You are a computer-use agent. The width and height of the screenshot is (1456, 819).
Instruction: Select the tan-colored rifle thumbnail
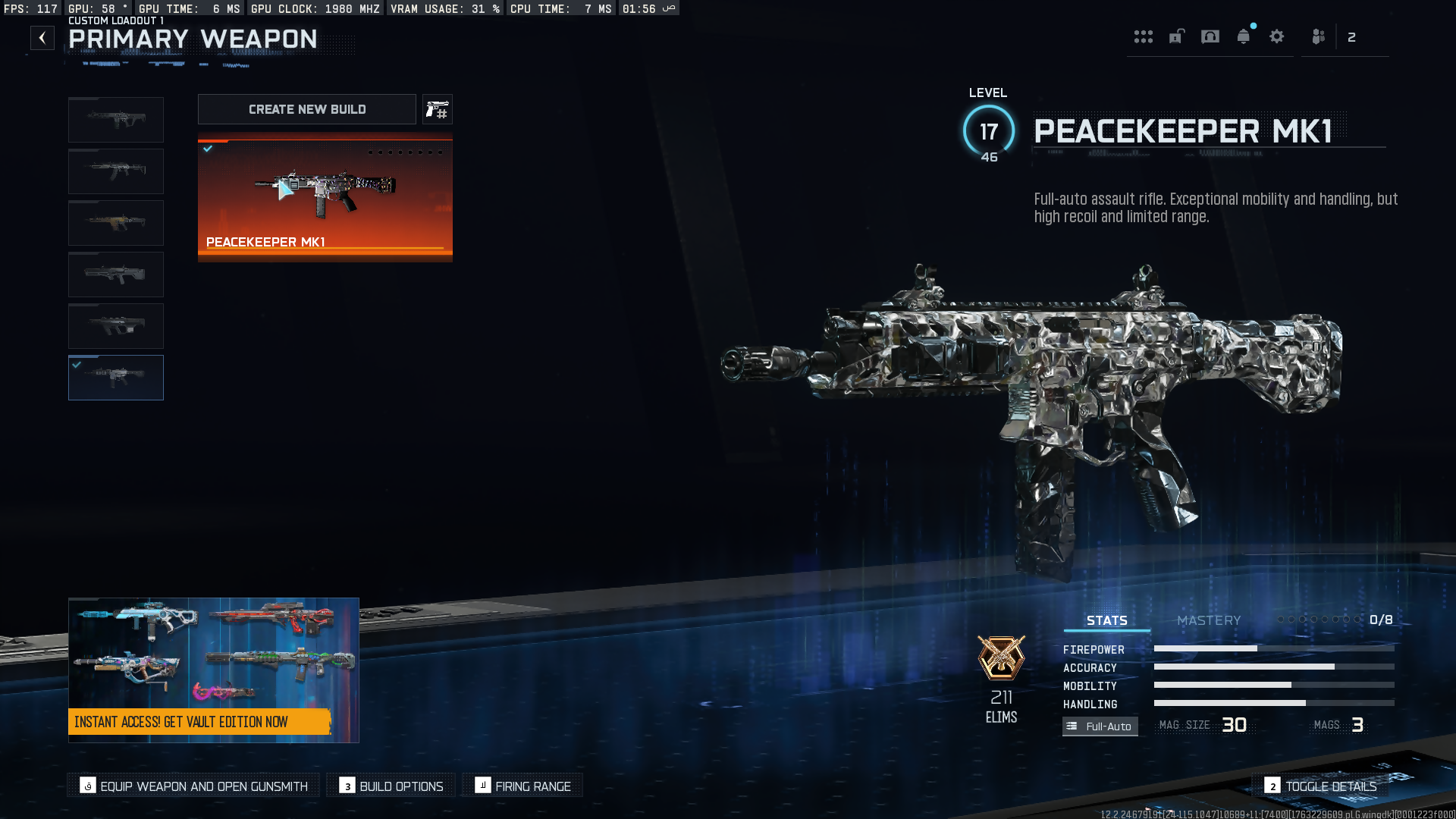(116, 223)
